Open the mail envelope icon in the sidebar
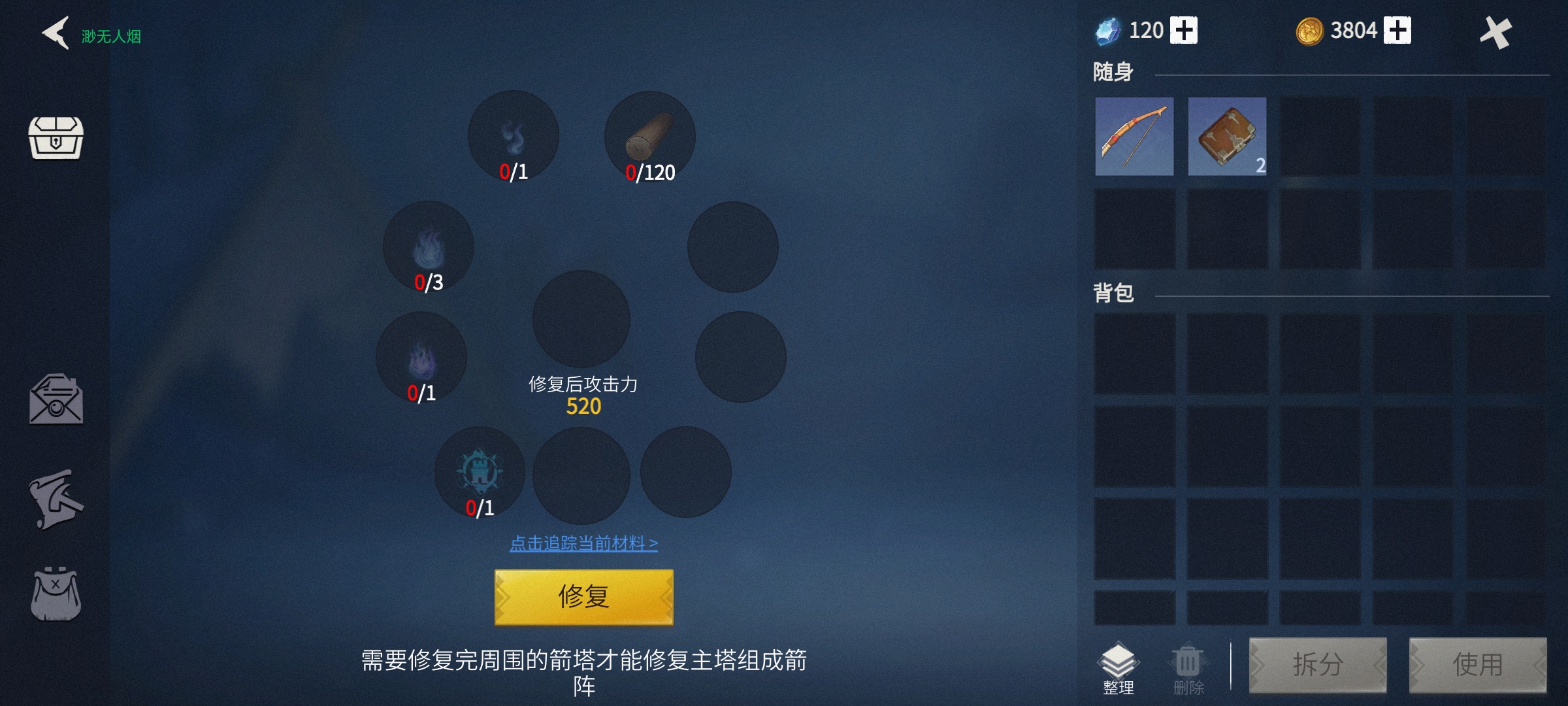Image resolution: width=1568 pixels, height=706 pixels. pos(57,402)
